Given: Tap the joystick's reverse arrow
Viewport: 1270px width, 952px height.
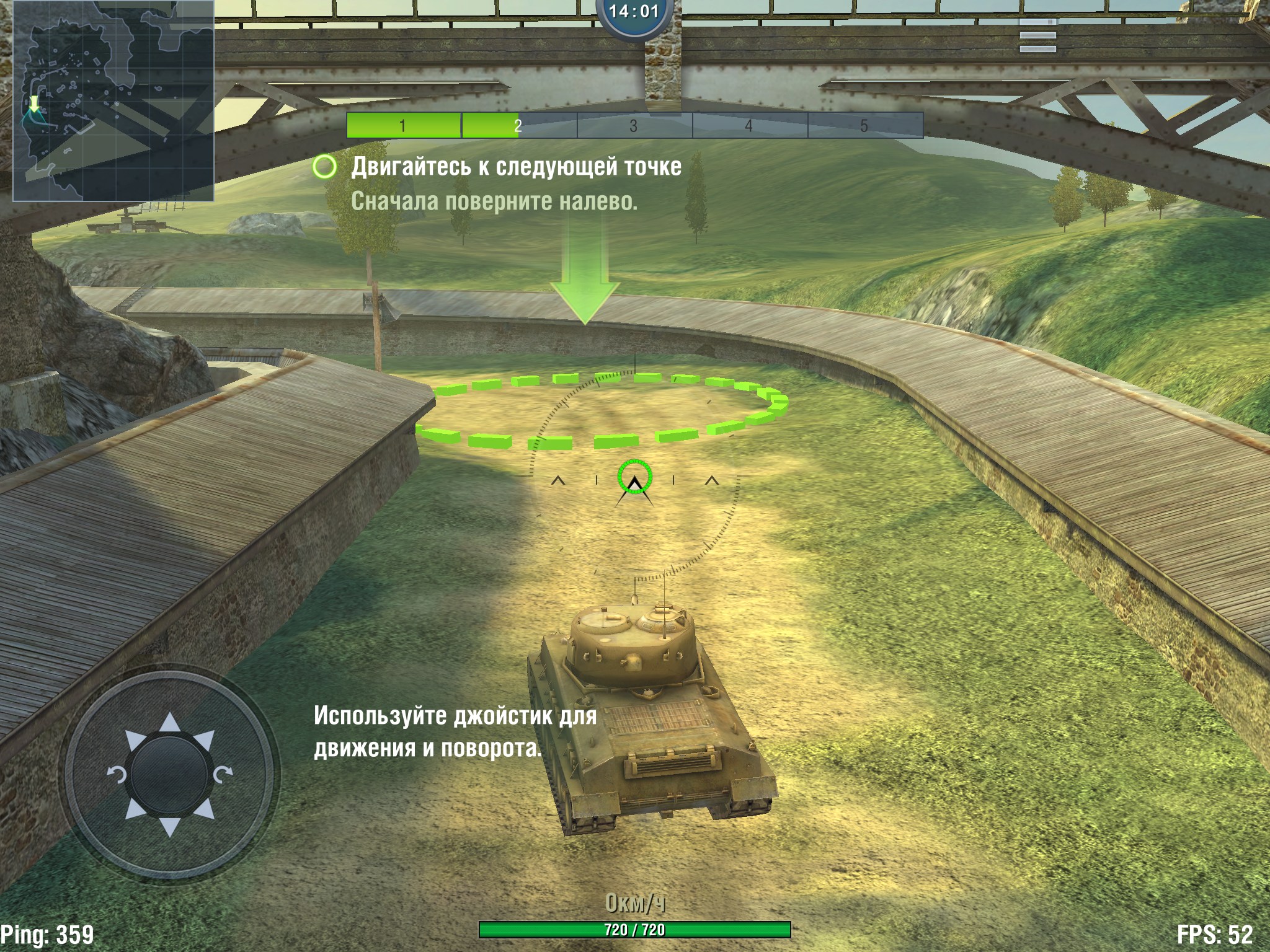Looking at the screenshot, I should [x=169, y=827].
